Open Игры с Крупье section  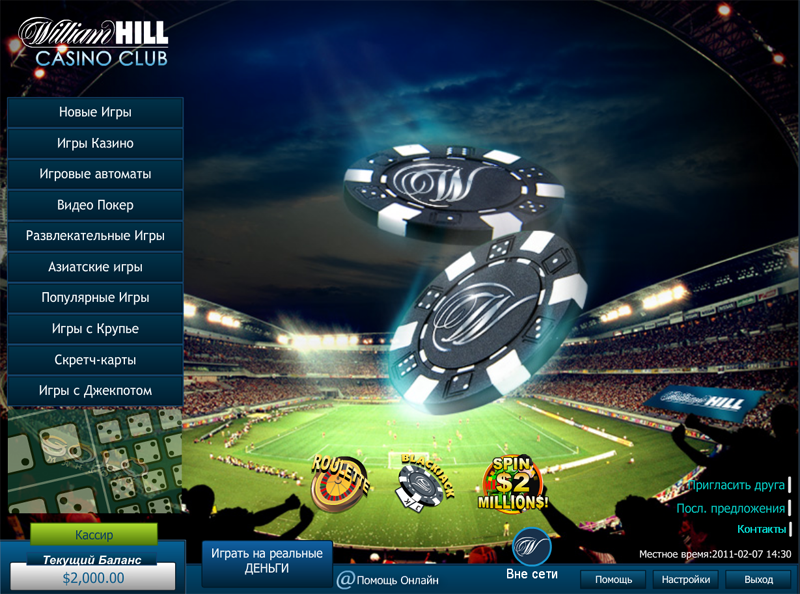pyautogui.click(x=95, y=329)
